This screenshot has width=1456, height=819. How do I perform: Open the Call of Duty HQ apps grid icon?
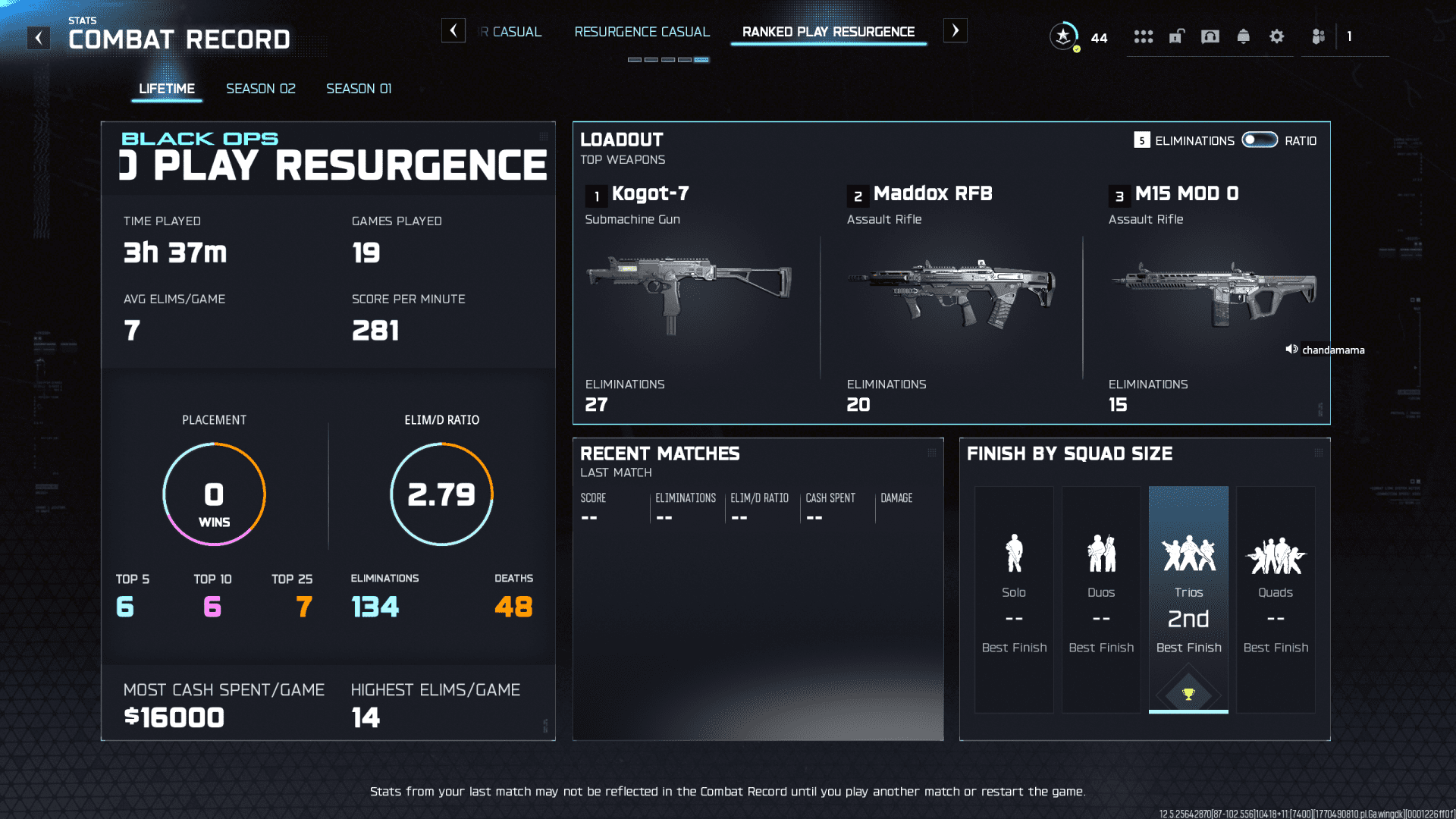click(1144, 36)
